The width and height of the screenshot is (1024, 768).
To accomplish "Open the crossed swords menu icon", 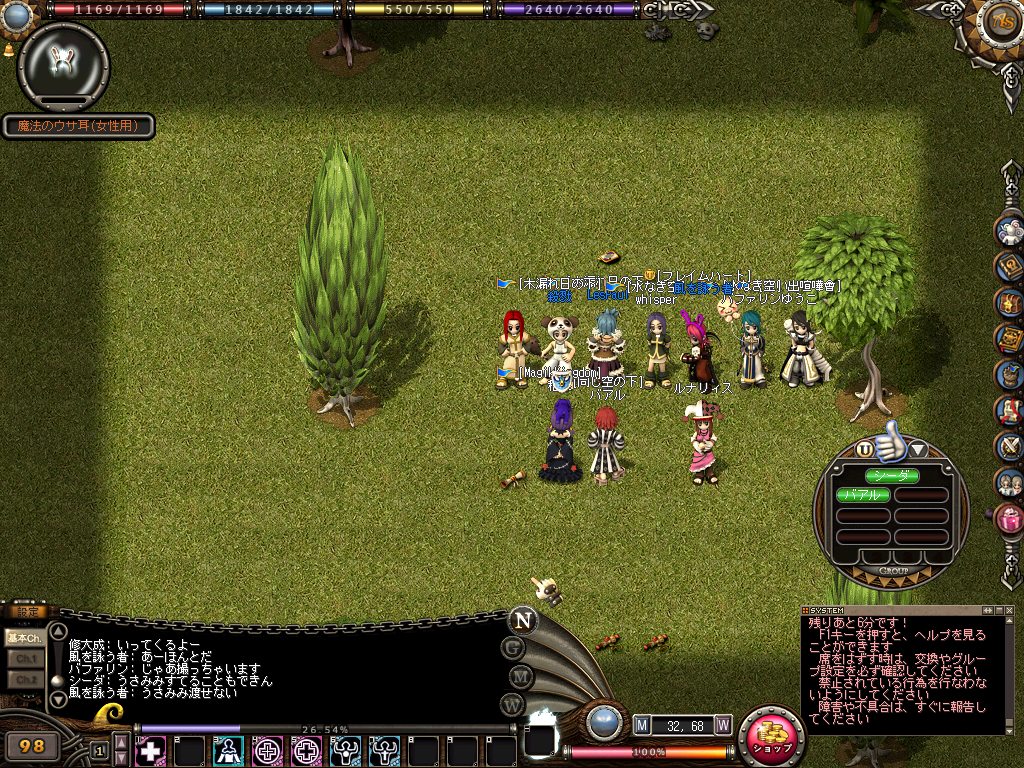I will point(1009,446).
